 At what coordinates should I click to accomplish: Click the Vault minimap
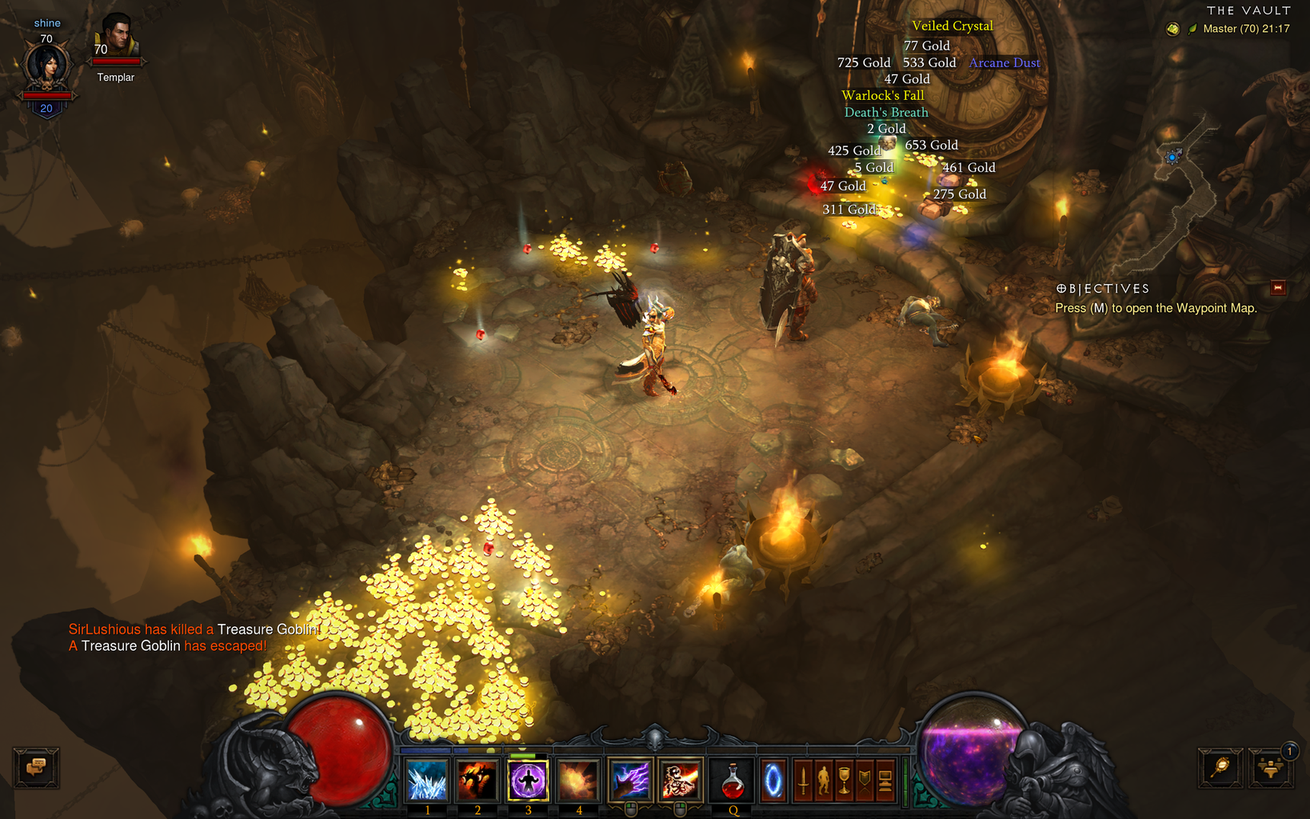(1190, 180)
